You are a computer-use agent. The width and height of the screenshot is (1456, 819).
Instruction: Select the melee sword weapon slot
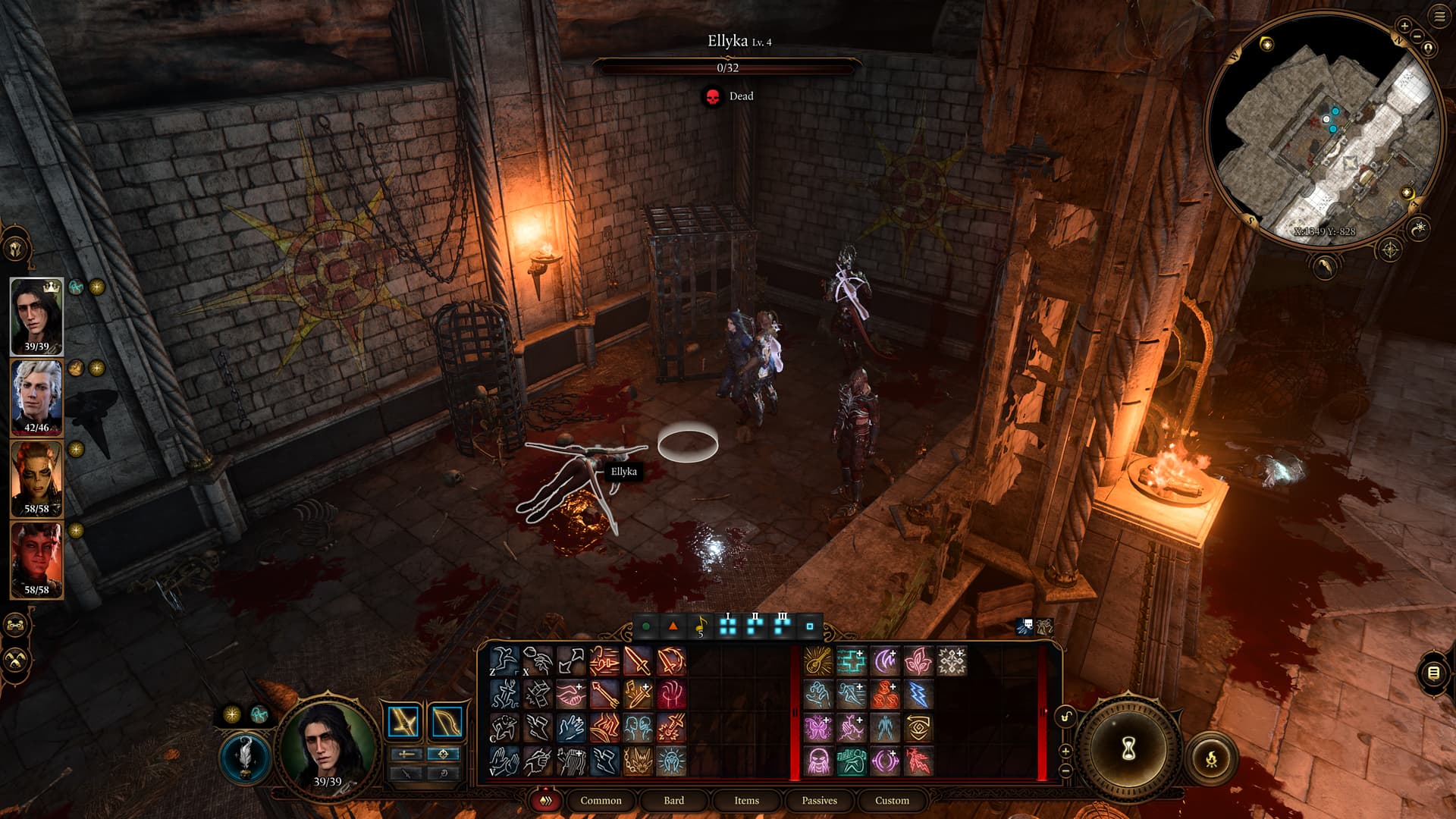click(x=403, y=722)
